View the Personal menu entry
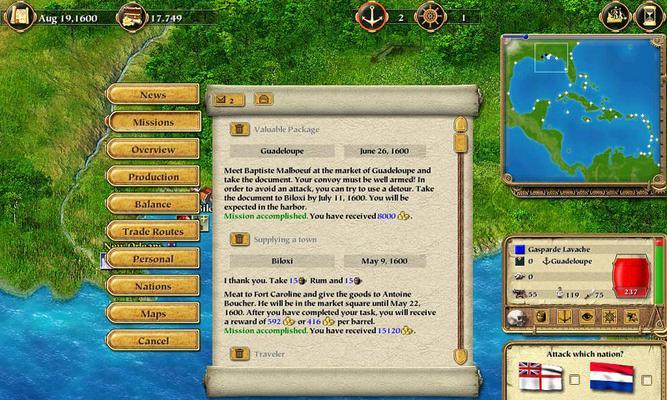The height and width of the screenshot is (400, 667). [x=152, y=259]
